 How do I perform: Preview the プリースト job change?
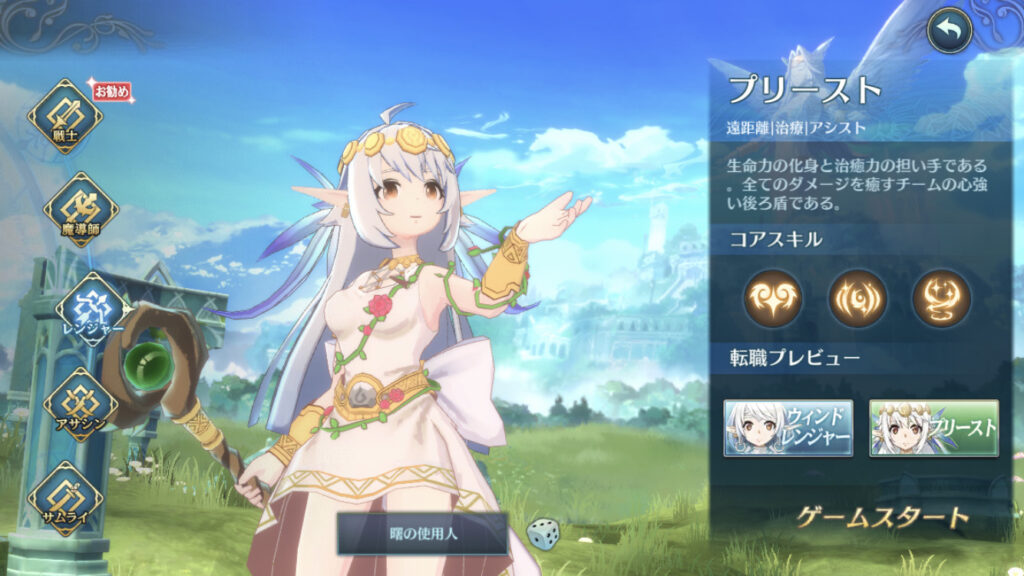coord(933,428)
